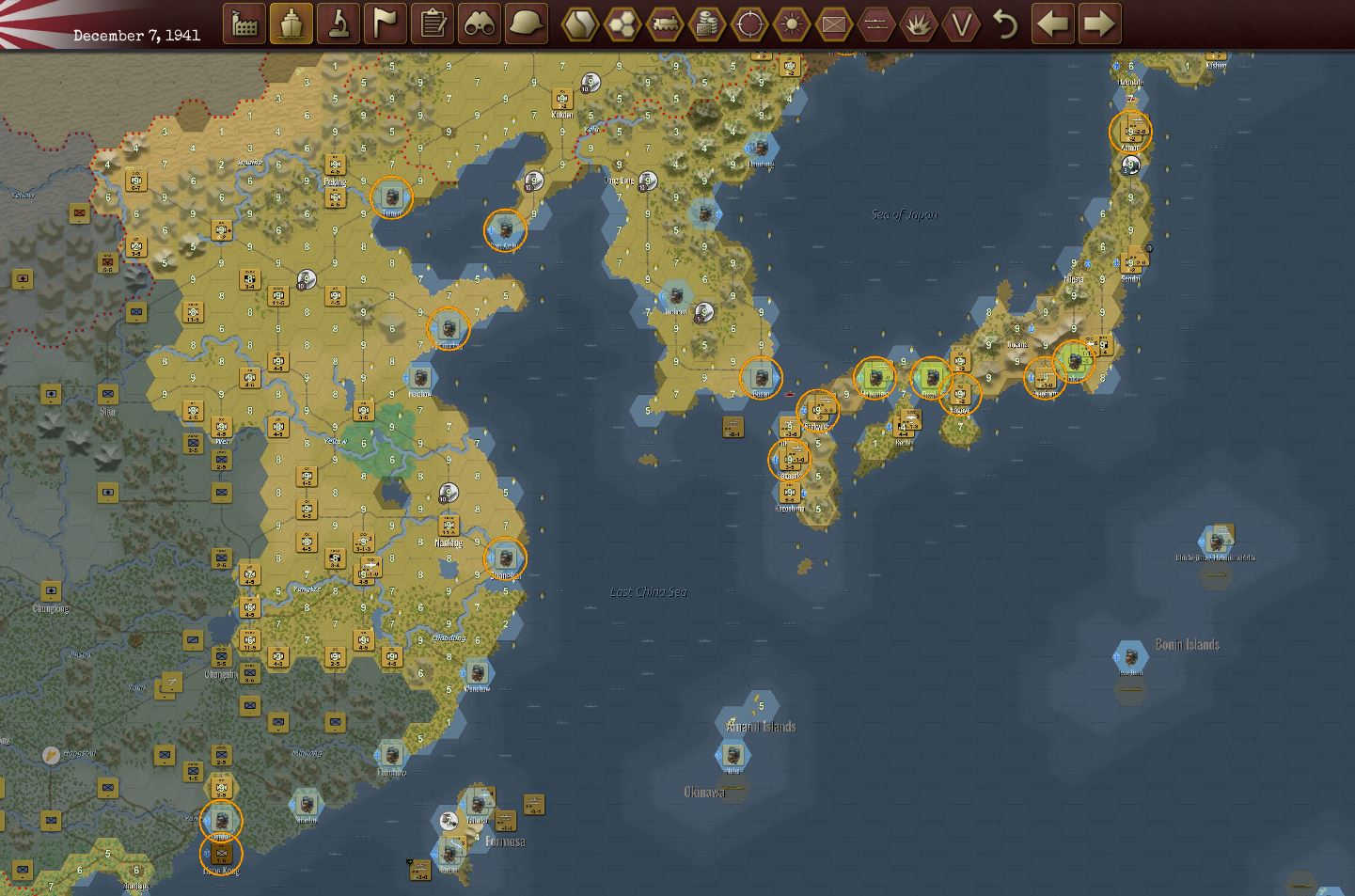
Task: Click the left arrow previous-unit button
Action: tap(1051, 24)
